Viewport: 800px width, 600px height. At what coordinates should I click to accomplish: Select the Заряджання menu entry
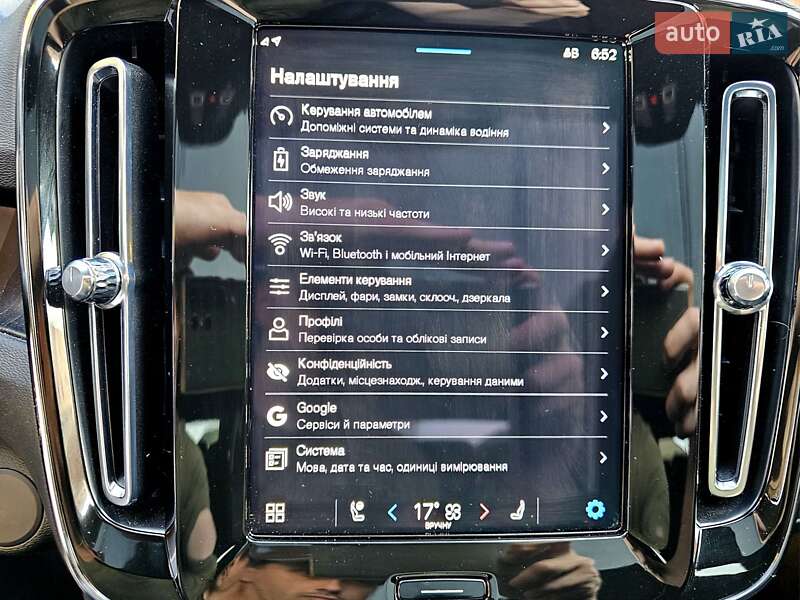coord(438,162)
